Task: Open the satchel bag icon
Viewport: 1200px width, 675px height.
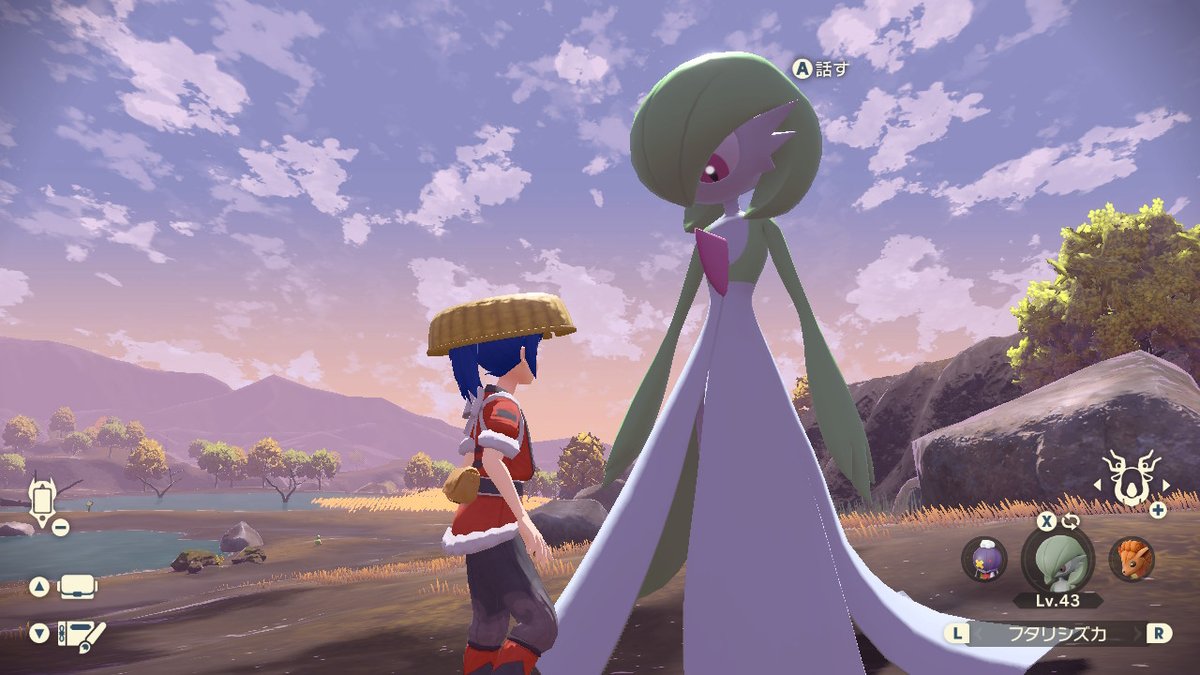Action: click(78, 587)
